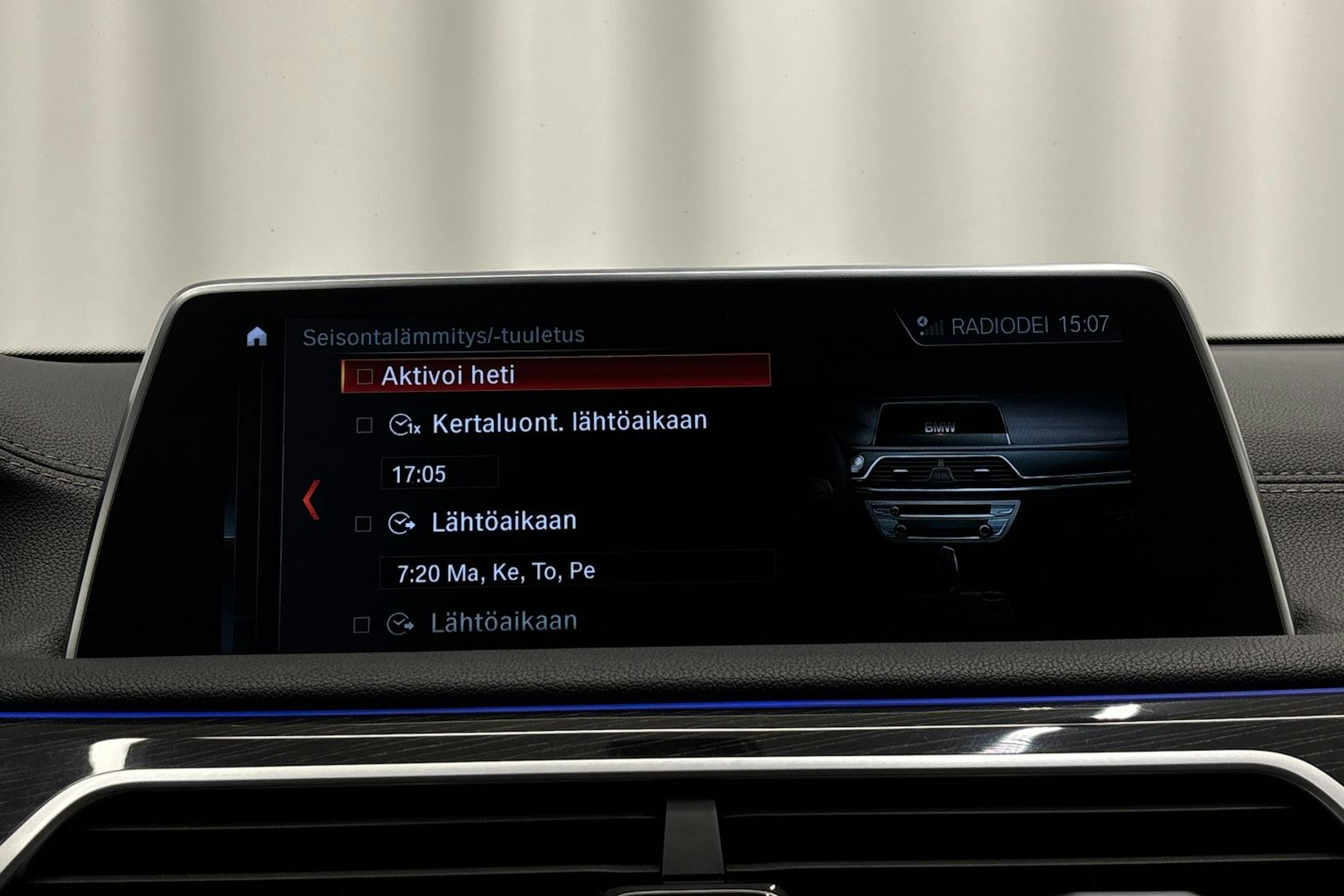1344x896 pixels.
Task: Tap the red back chevron on the left
Action: point(311,501)
